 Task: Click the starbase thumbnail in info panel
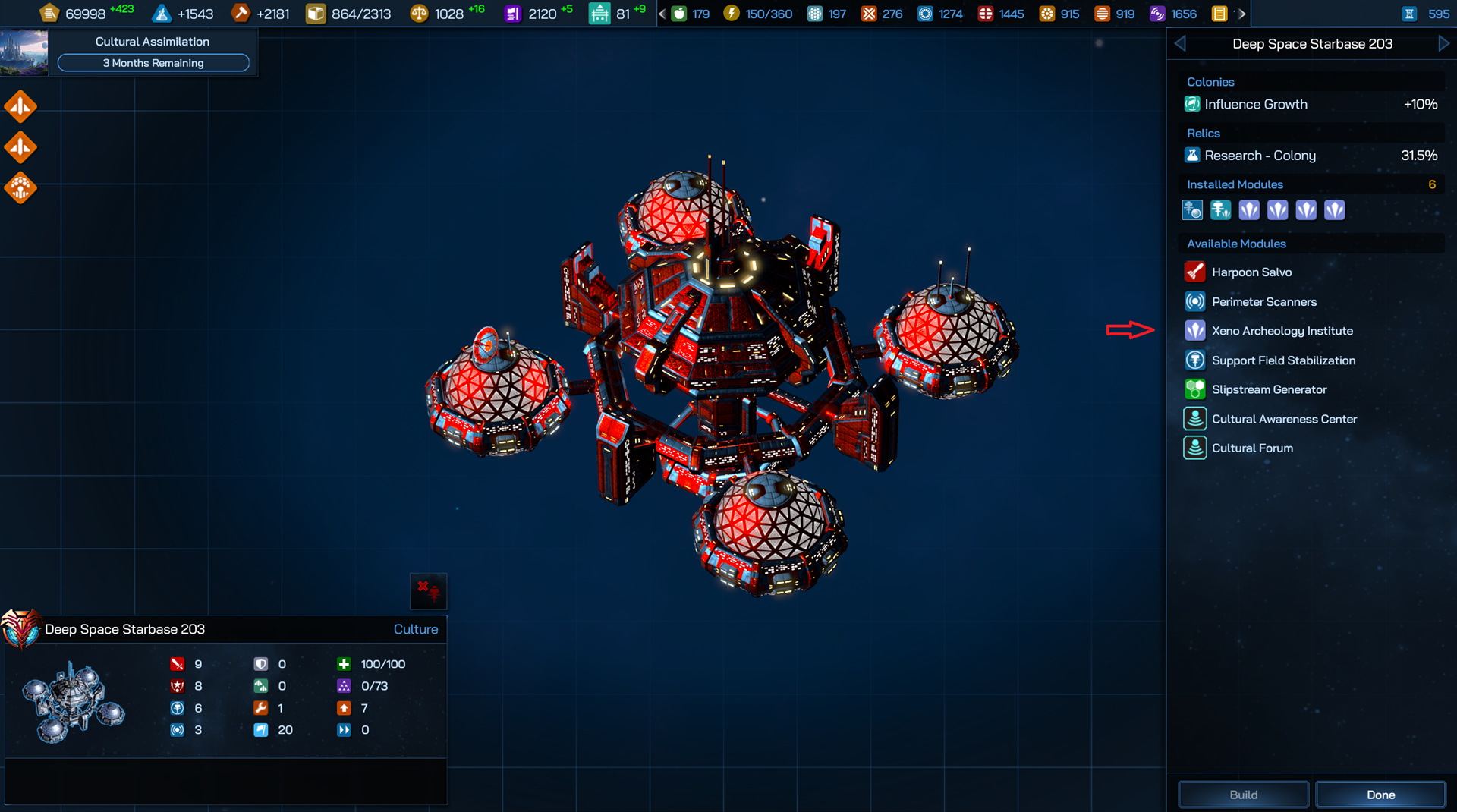tap(73, 702)
